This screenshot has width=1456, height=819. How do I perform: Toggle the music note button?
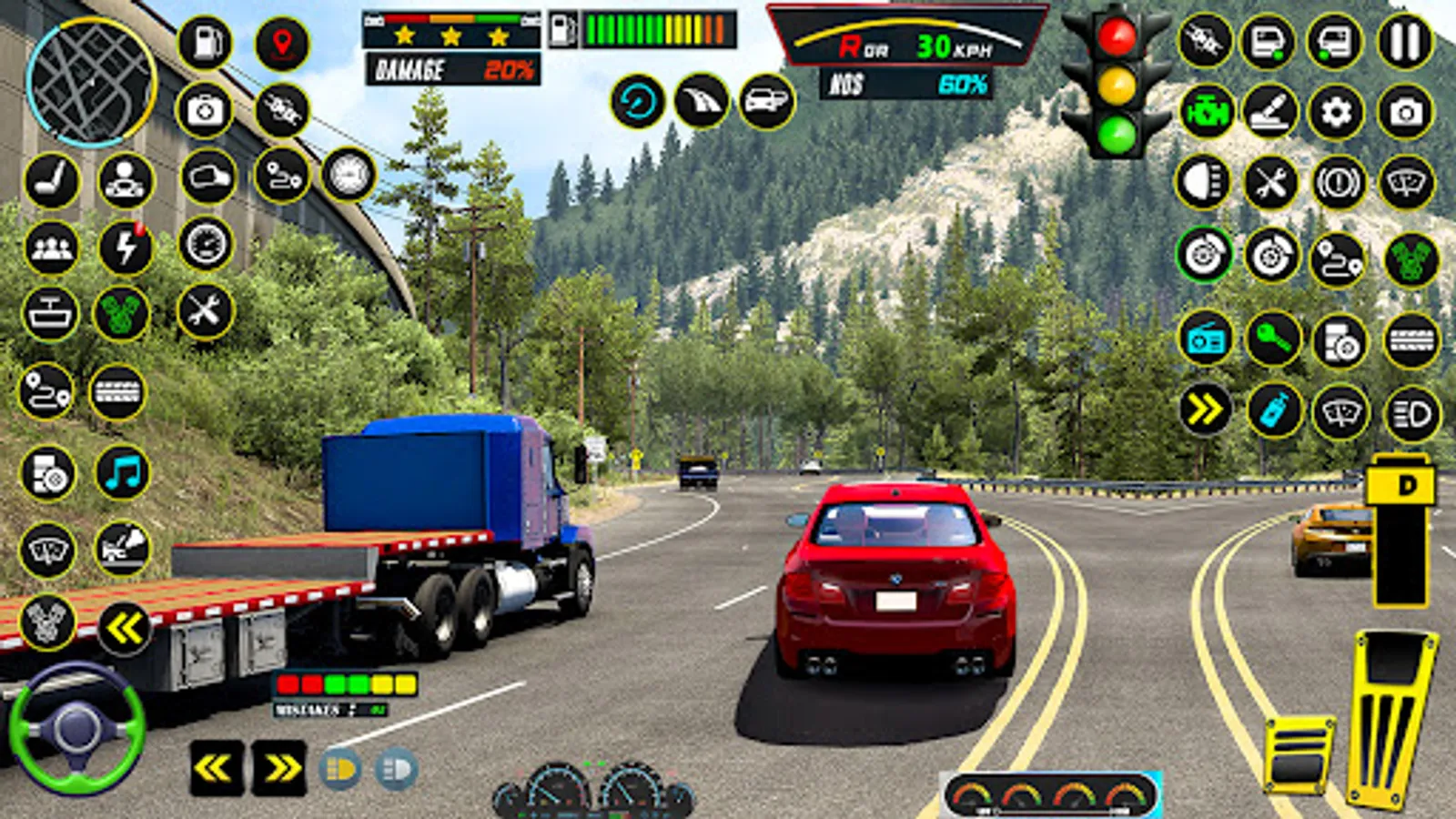point(123,473)
